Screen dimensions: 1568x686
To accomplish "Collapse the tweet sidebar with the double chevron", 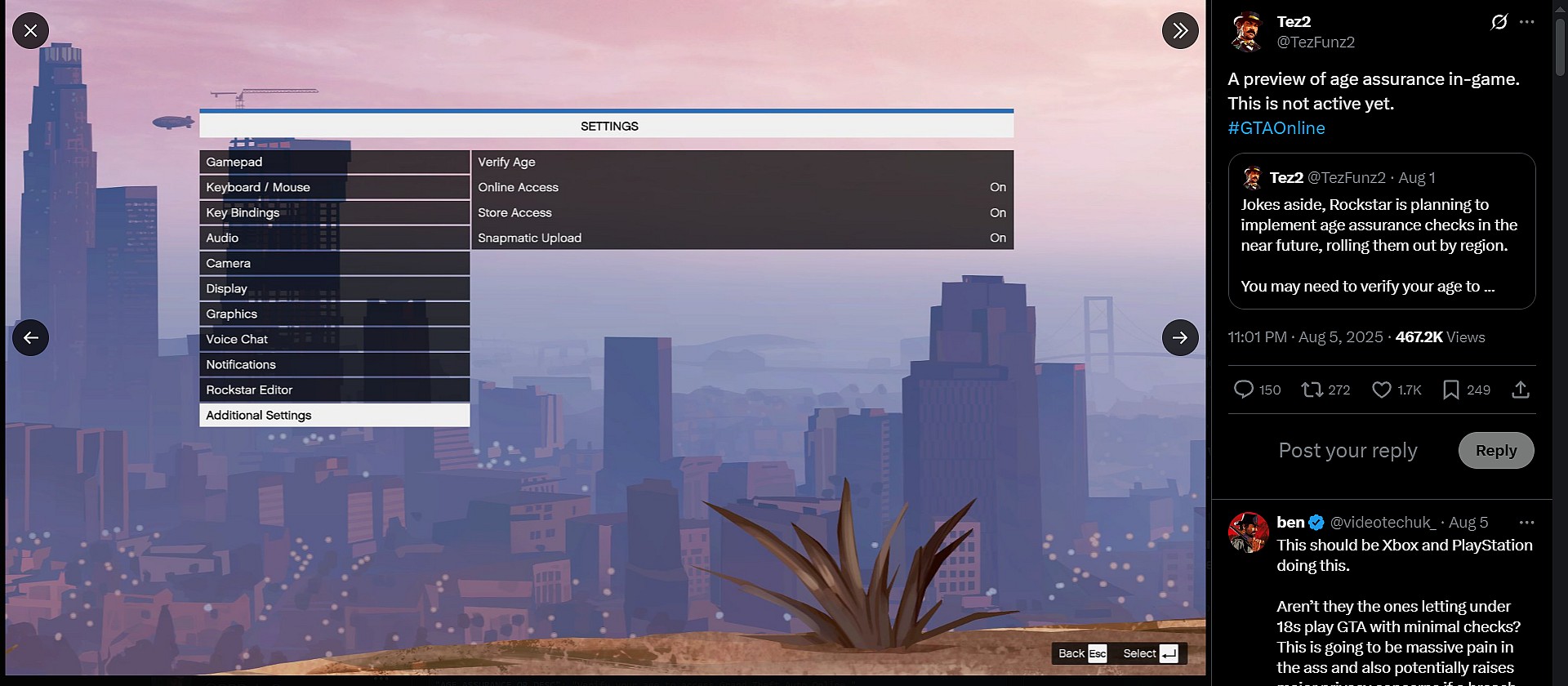I will click(x=1179, y=31).
